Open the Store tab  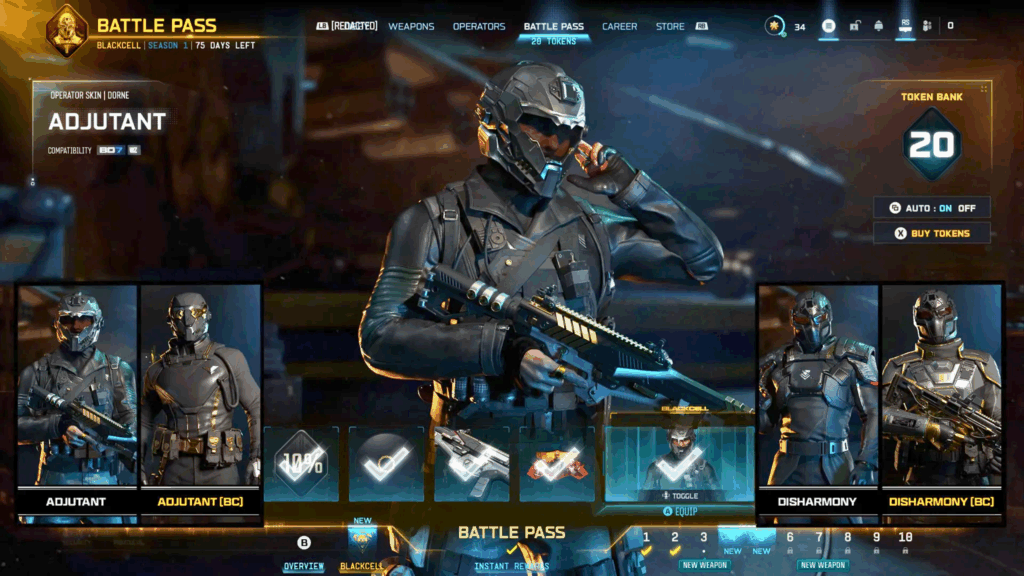[x=670, y=26]
